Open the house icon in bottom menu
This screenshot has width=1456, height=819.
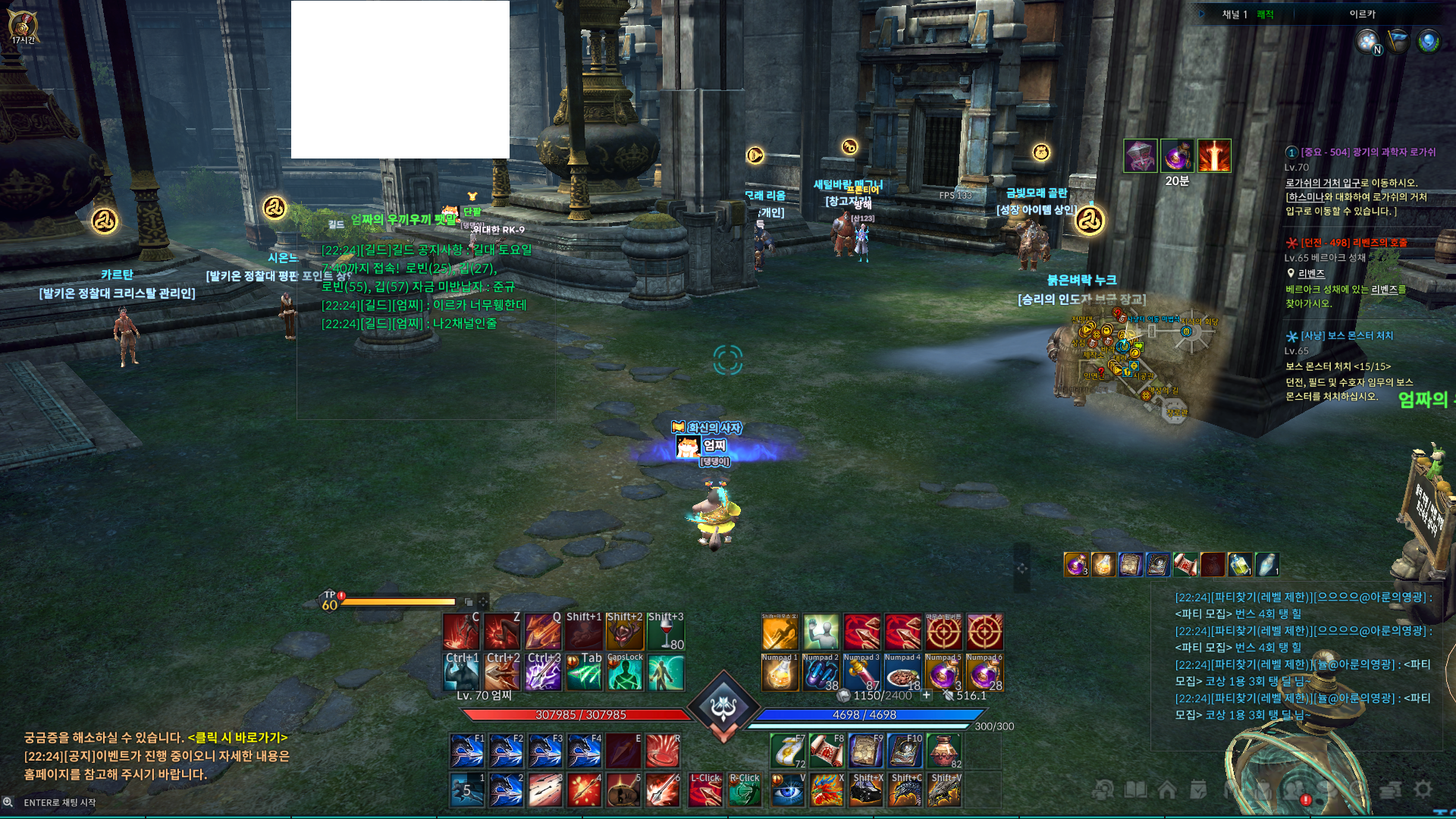[x=1167, y=790]
